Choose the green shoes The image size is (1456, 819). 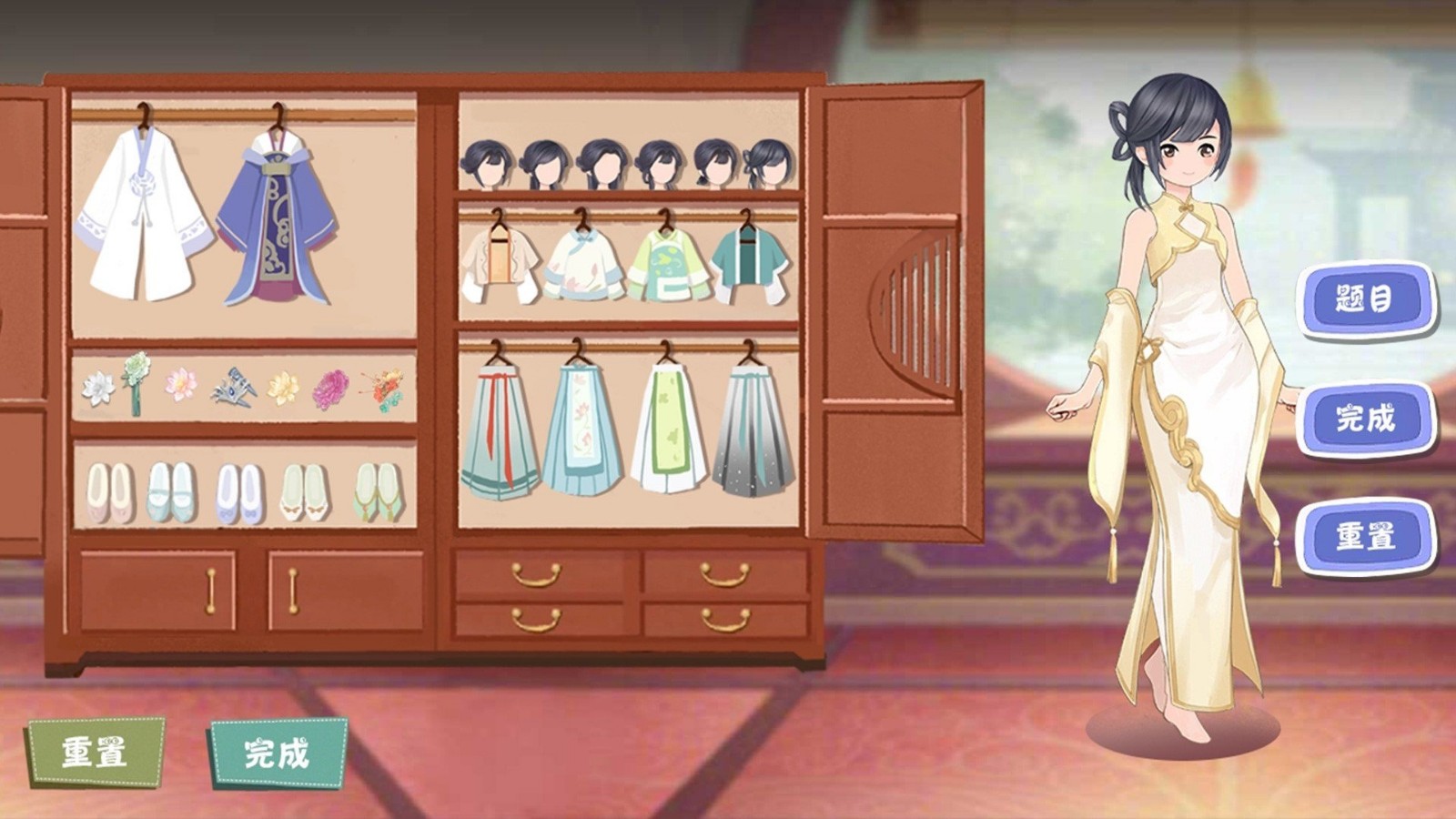378,491
